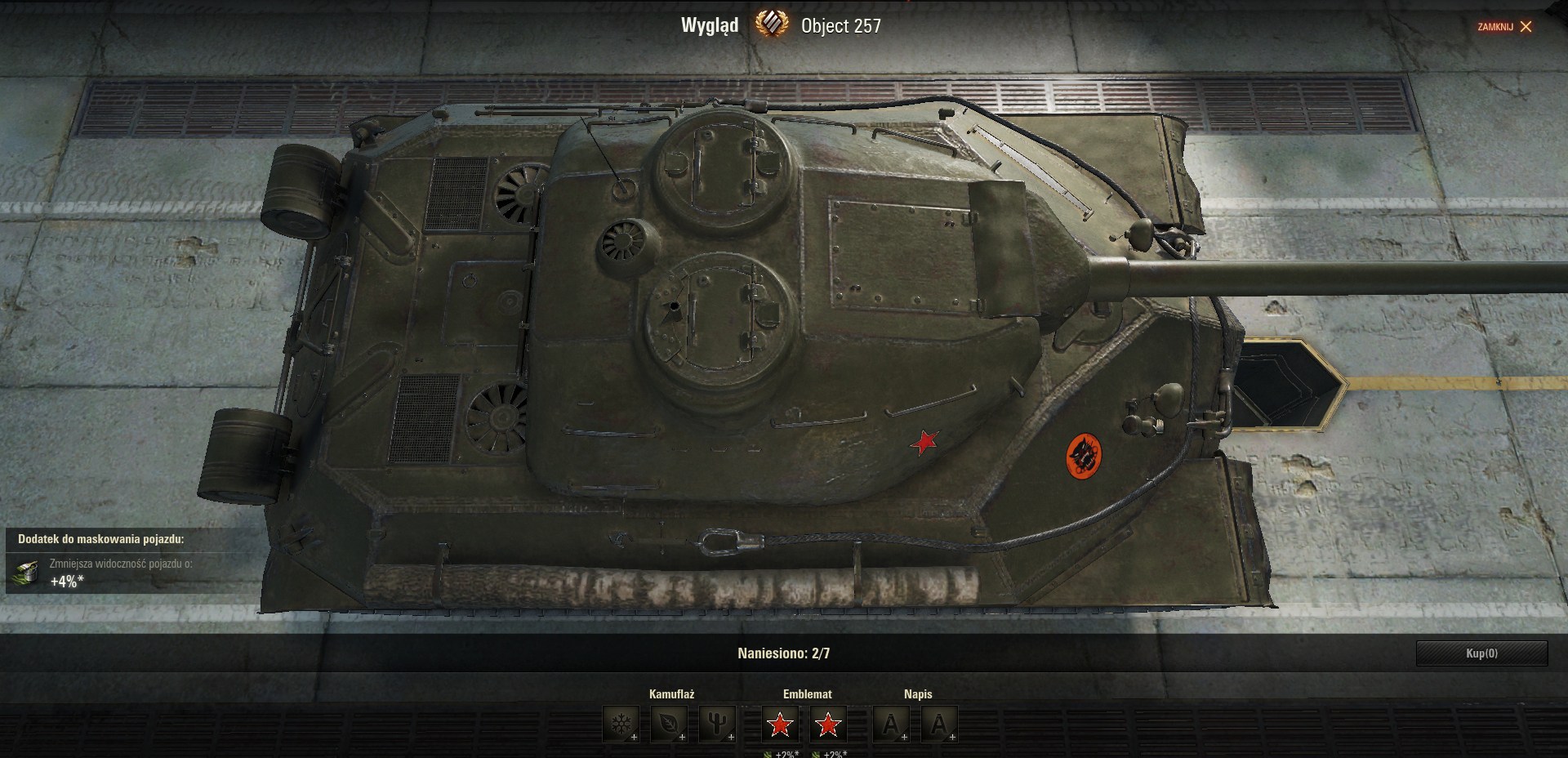Close the Wygląd screen with Zamknij

(x=1505, y=27)
